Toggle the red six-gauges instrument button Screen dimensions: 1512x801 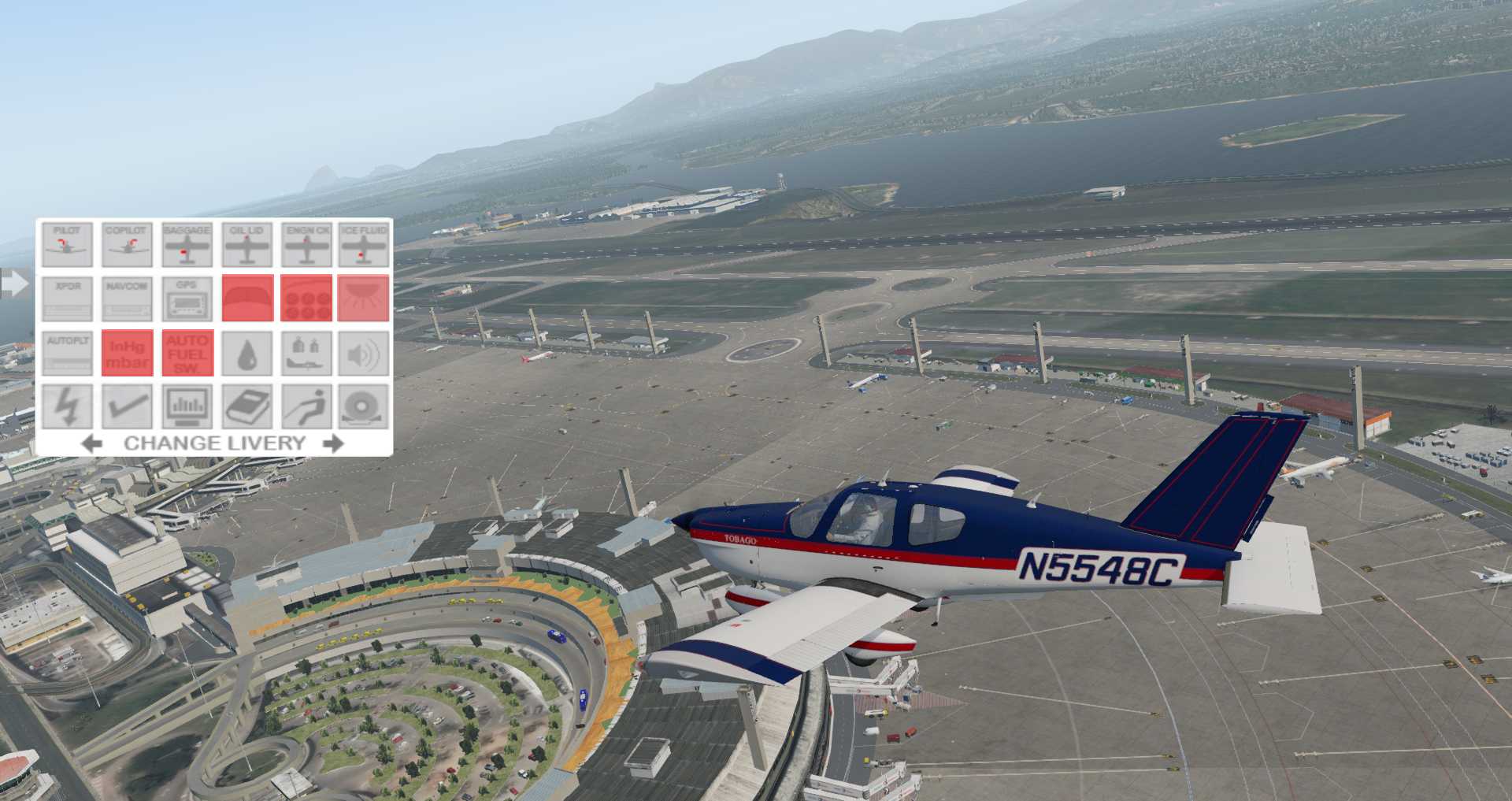[306, 299]
